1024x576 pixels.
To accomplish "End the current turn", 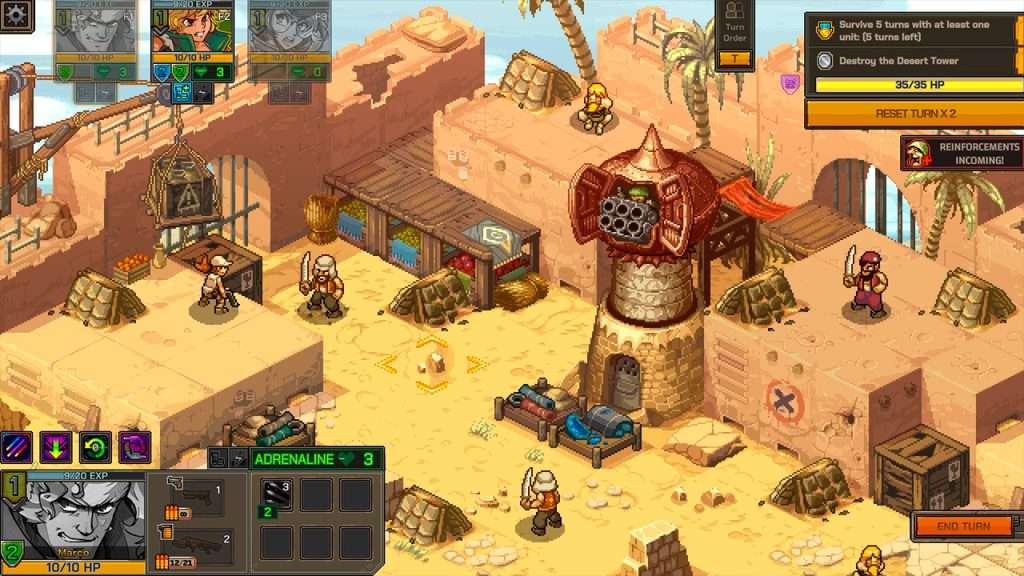I will pos(964,526).
